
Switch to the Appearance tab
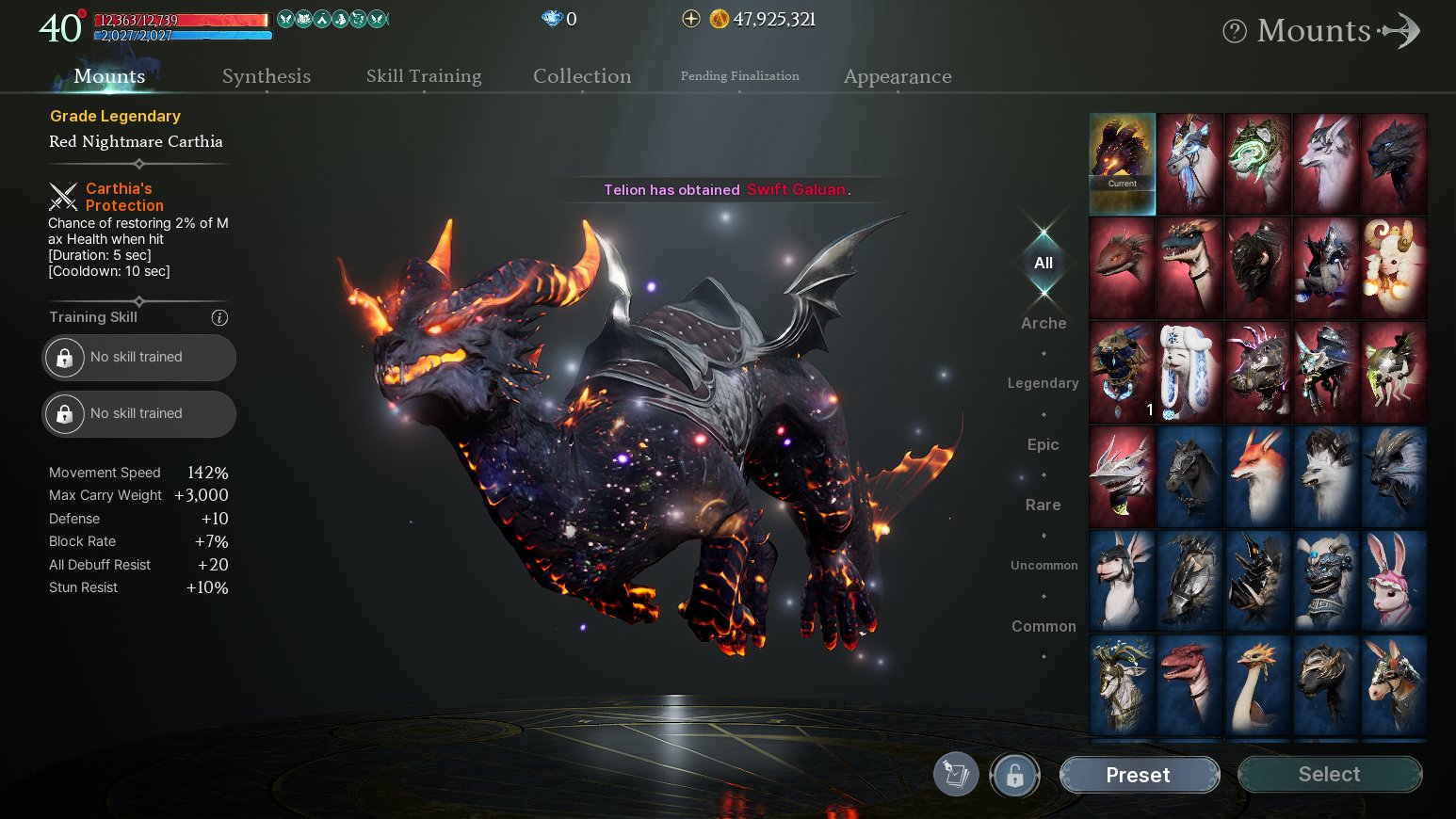click(x=898, y=76)
